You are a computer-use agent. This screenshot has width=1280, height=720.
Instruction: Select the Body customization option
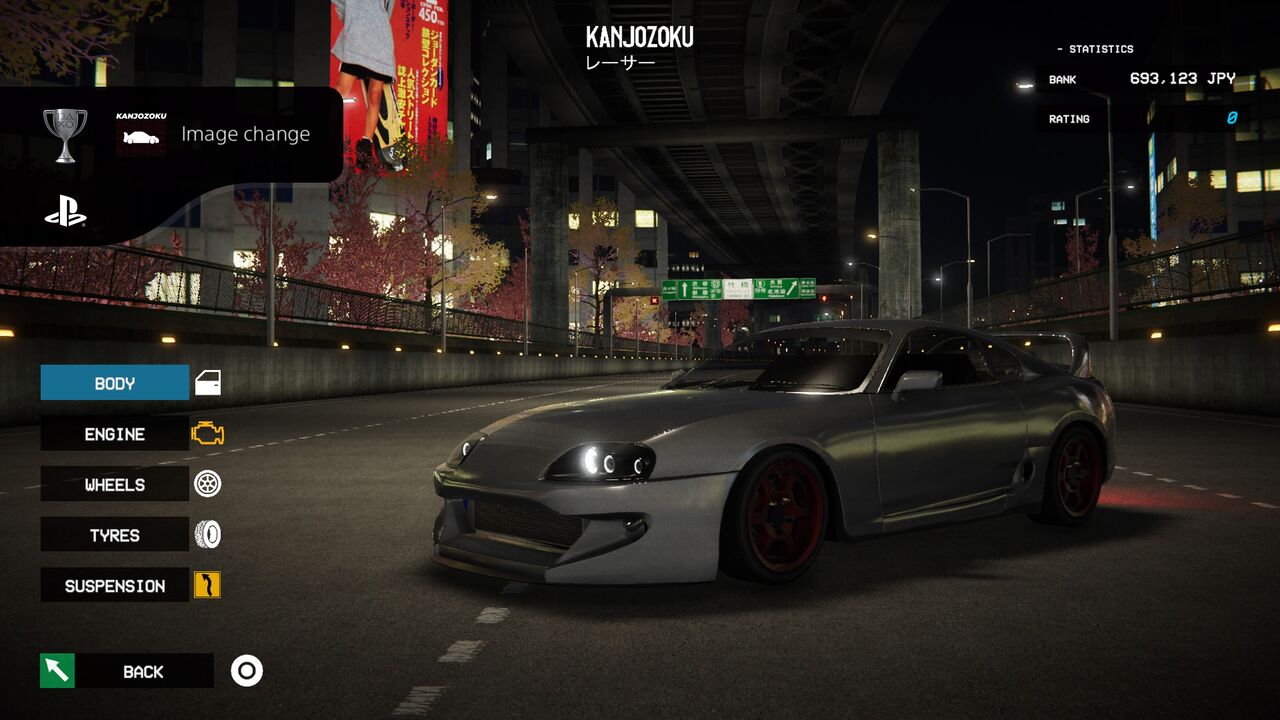pos(115,383)
